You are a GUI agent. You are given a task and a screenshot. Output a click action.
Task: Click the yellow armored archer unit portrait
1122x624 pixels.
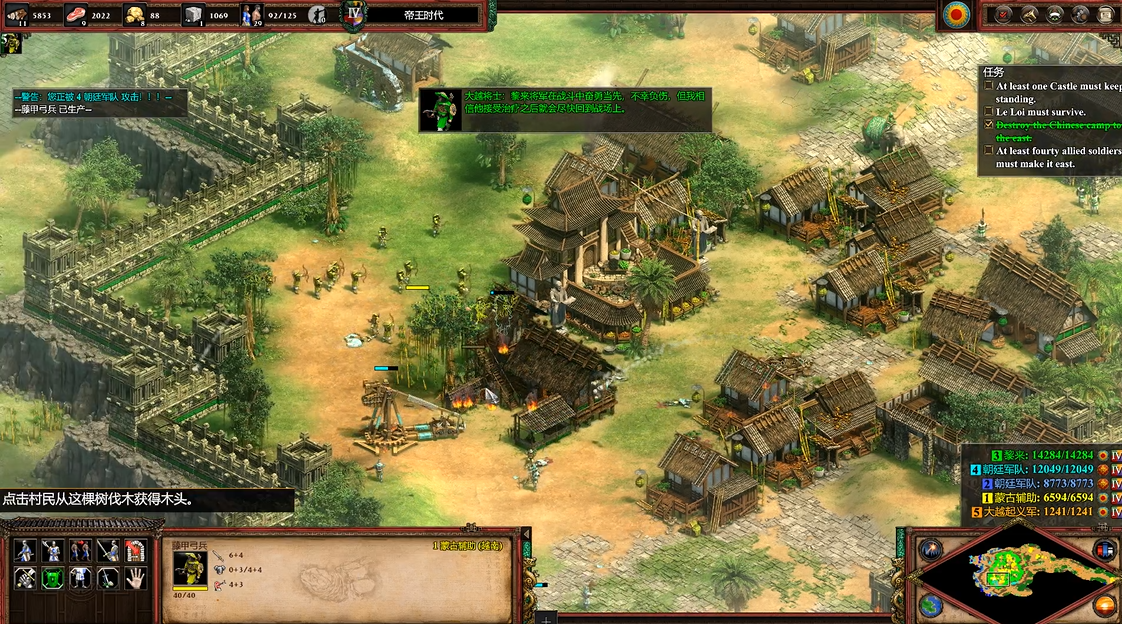(190, 568)
